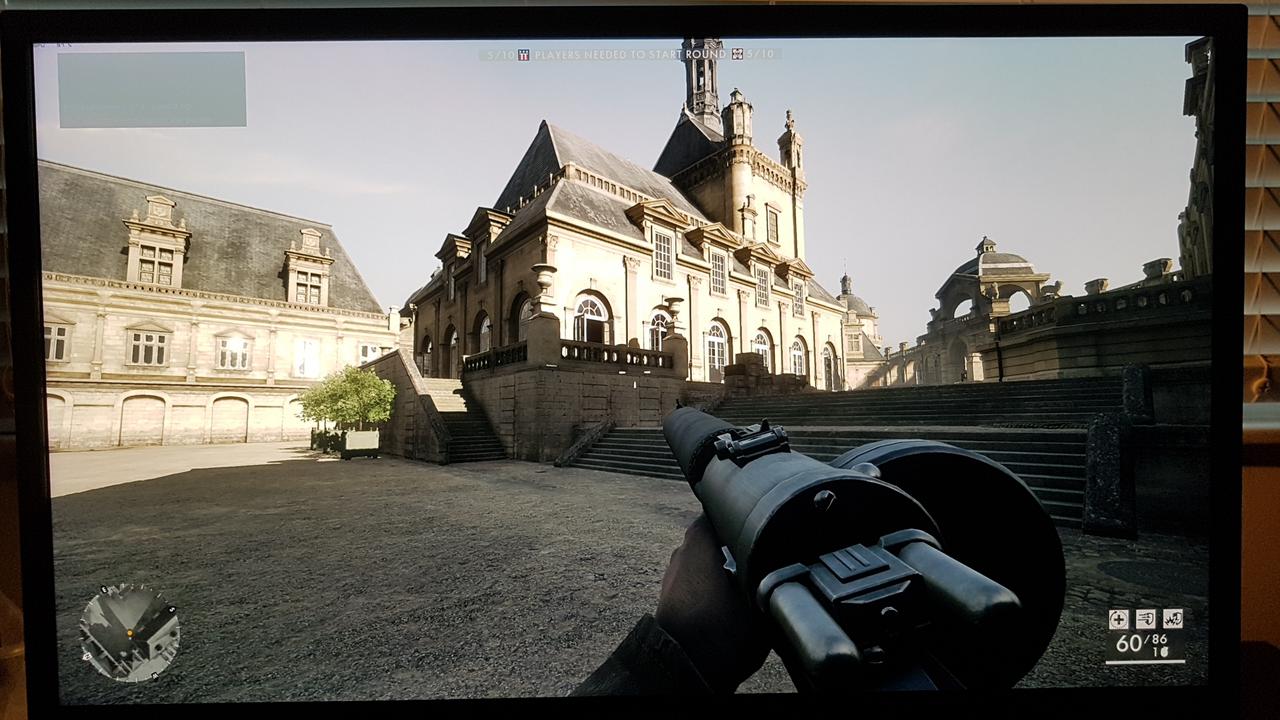Viewport: 1280px width, 720px height.
Task: Click the magazine count 60 on the HUD
Action: tap(1129, 643)
